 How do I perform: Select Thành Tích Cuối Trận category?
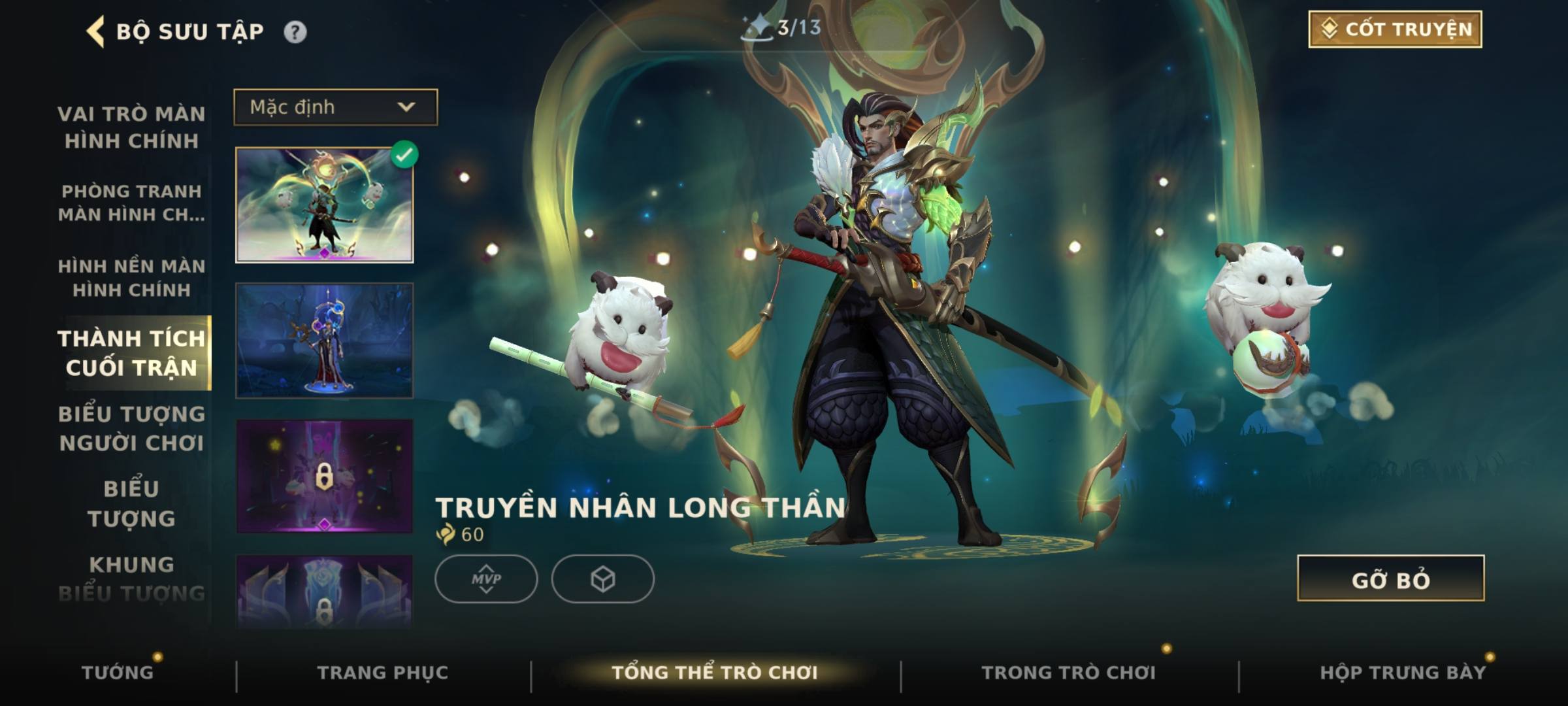point(131,353)
